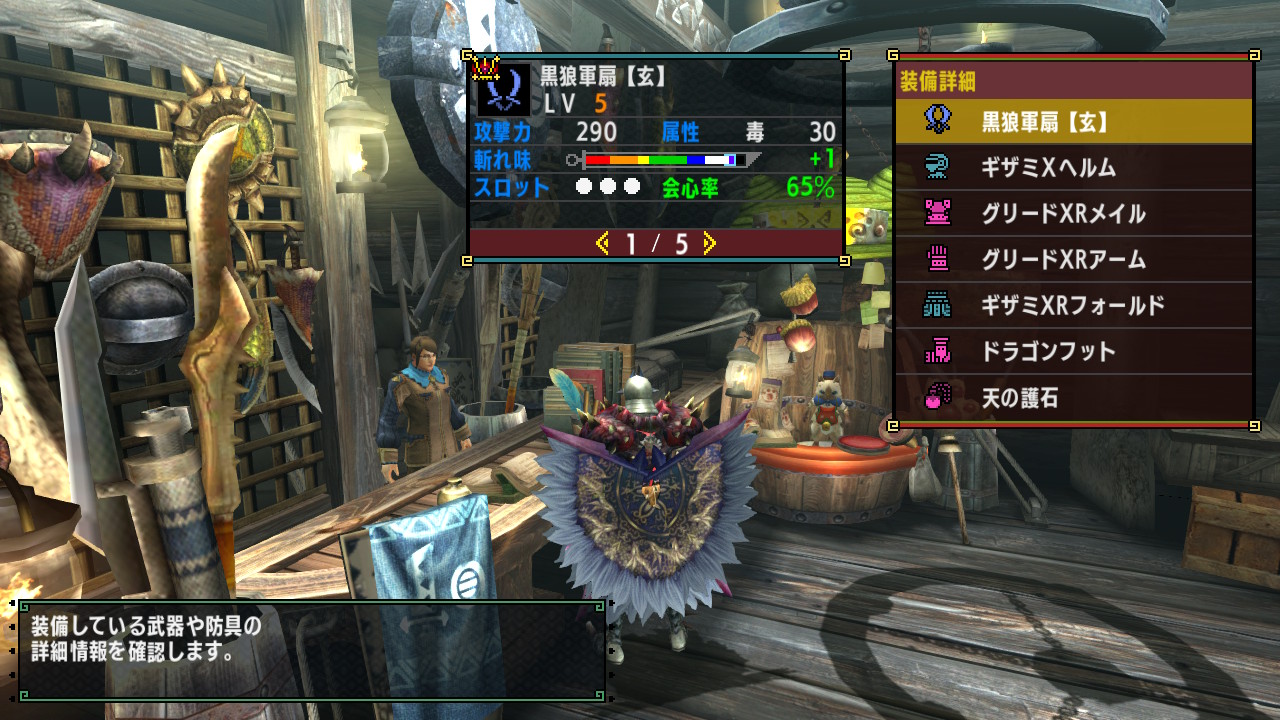This screenshot has width=1280, height=720.
Task: Pick the グリードXRアーム entry
Action: [x=1073, y=260]
